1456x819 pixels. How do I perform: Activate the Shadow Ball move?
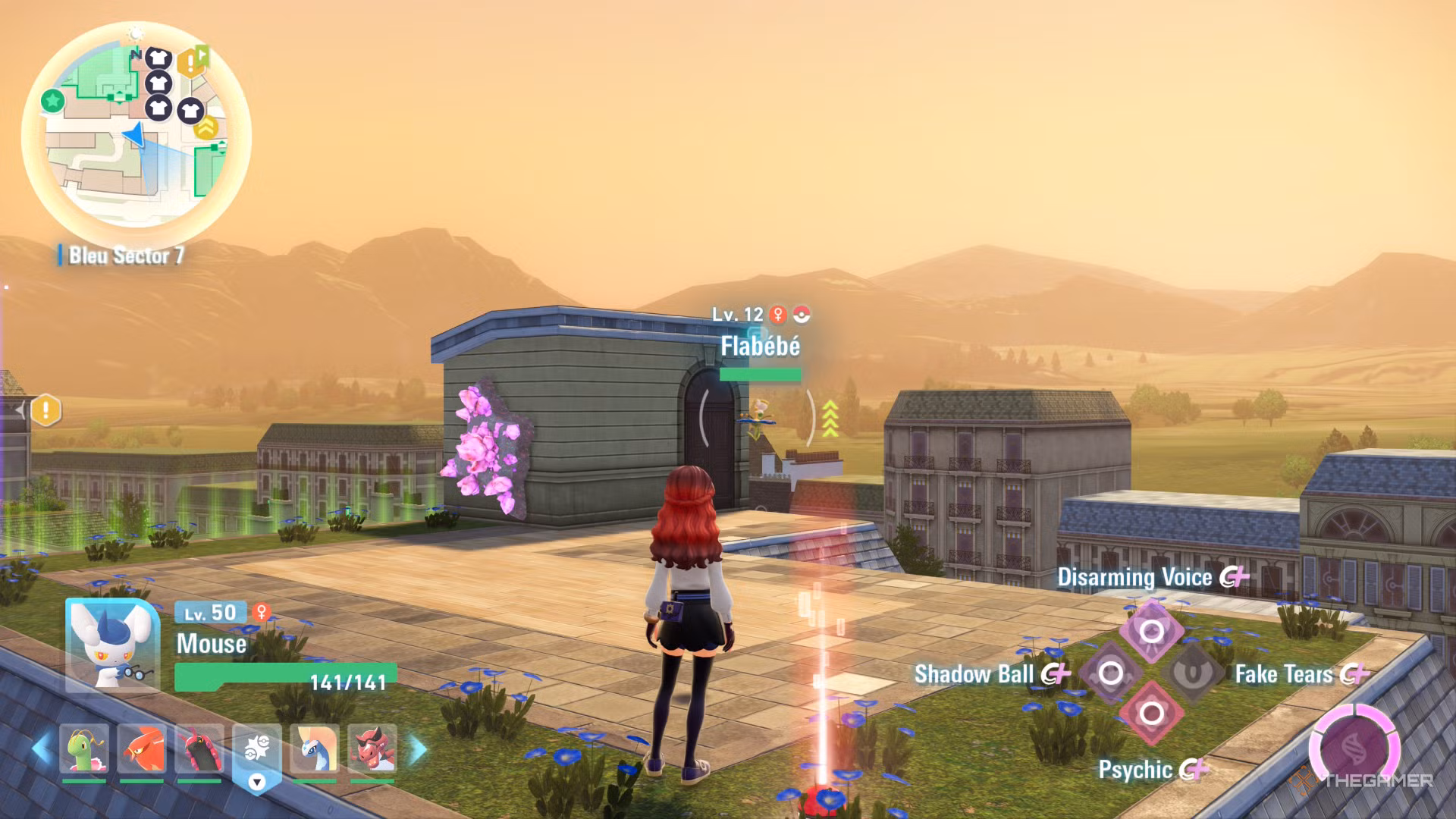point(1111,673)
